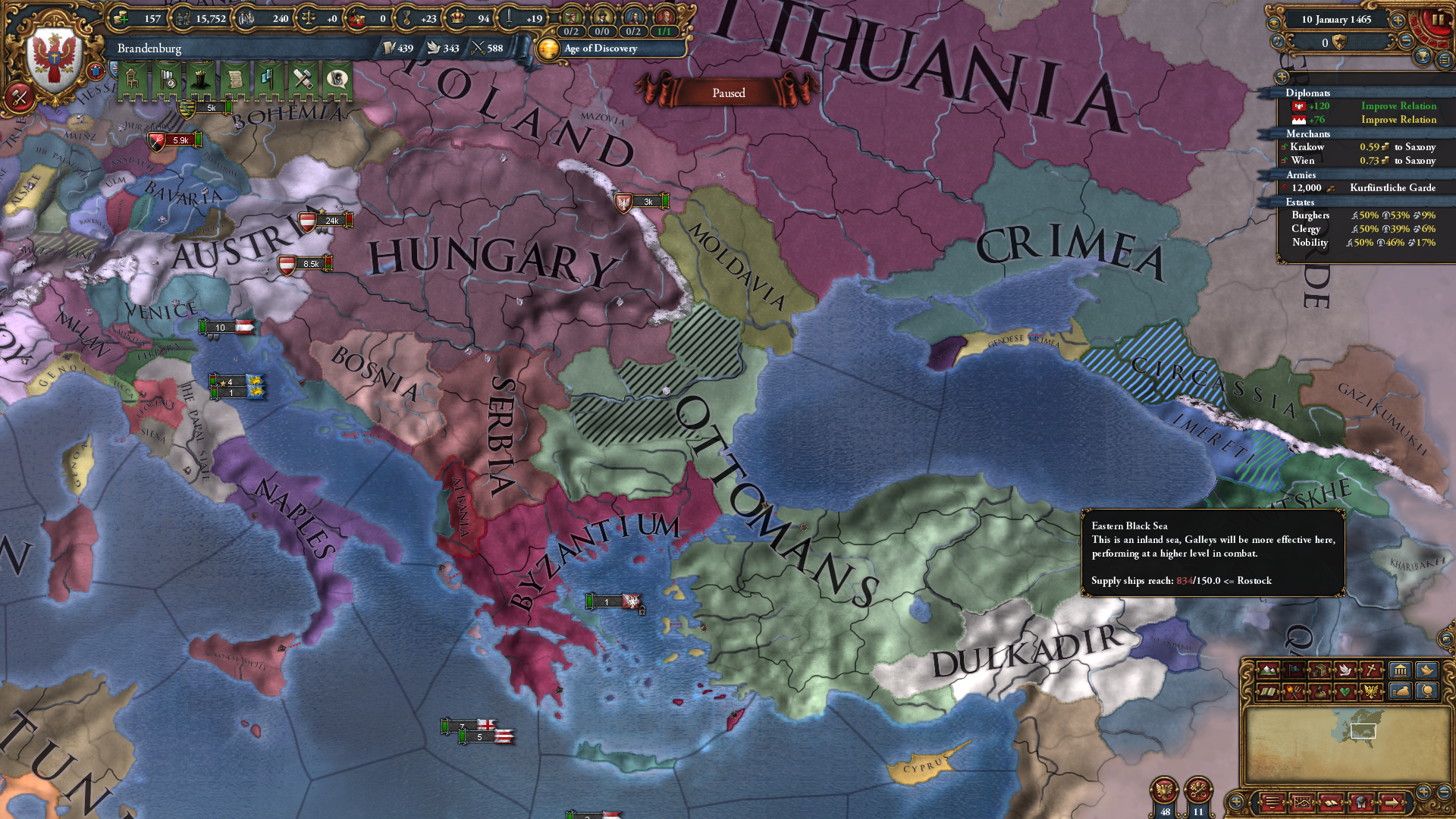Click Brandenburg's coat of arms shield

(52, 53)
